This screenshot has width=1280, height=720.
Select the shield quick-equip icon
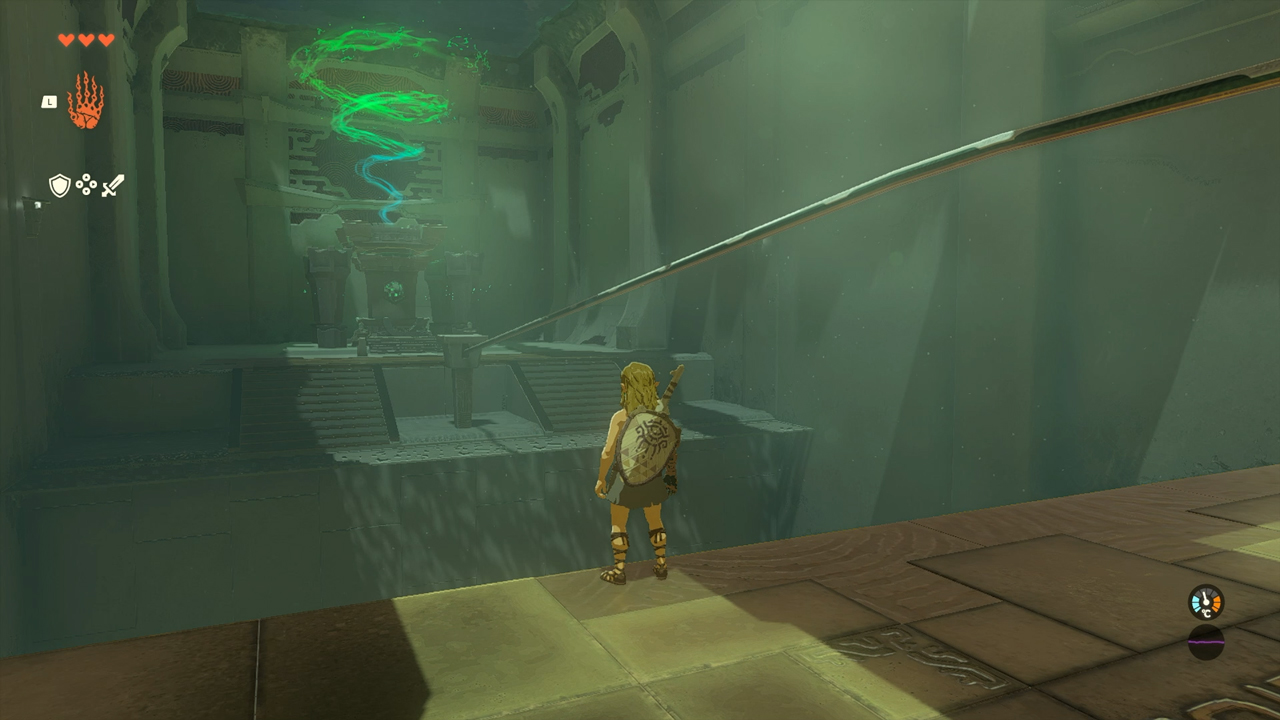(x=60, y=185)
